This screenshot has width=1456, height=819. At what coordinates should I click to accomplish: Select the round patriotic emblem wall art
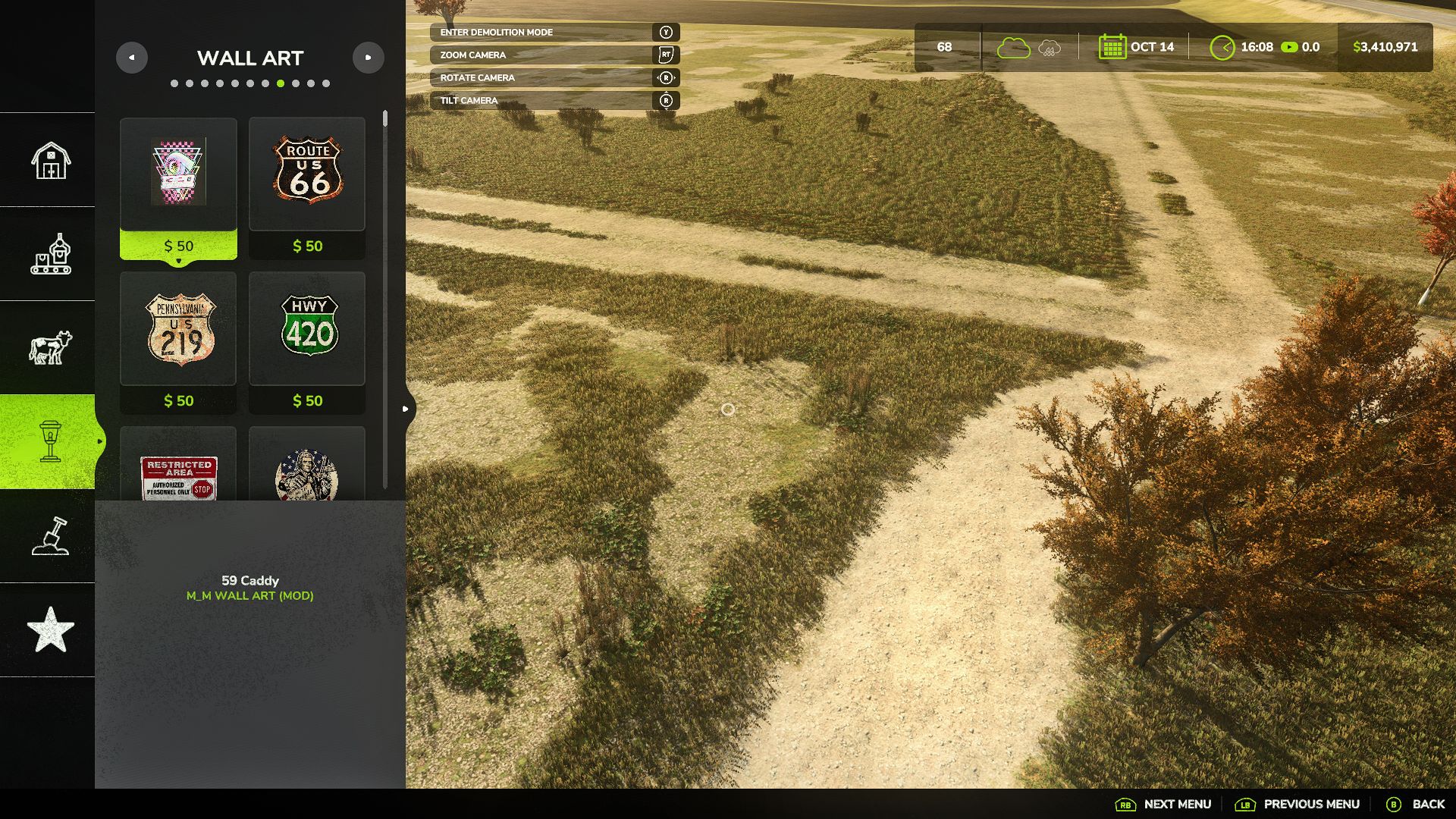pyautogui.click(x=307, y=474)
